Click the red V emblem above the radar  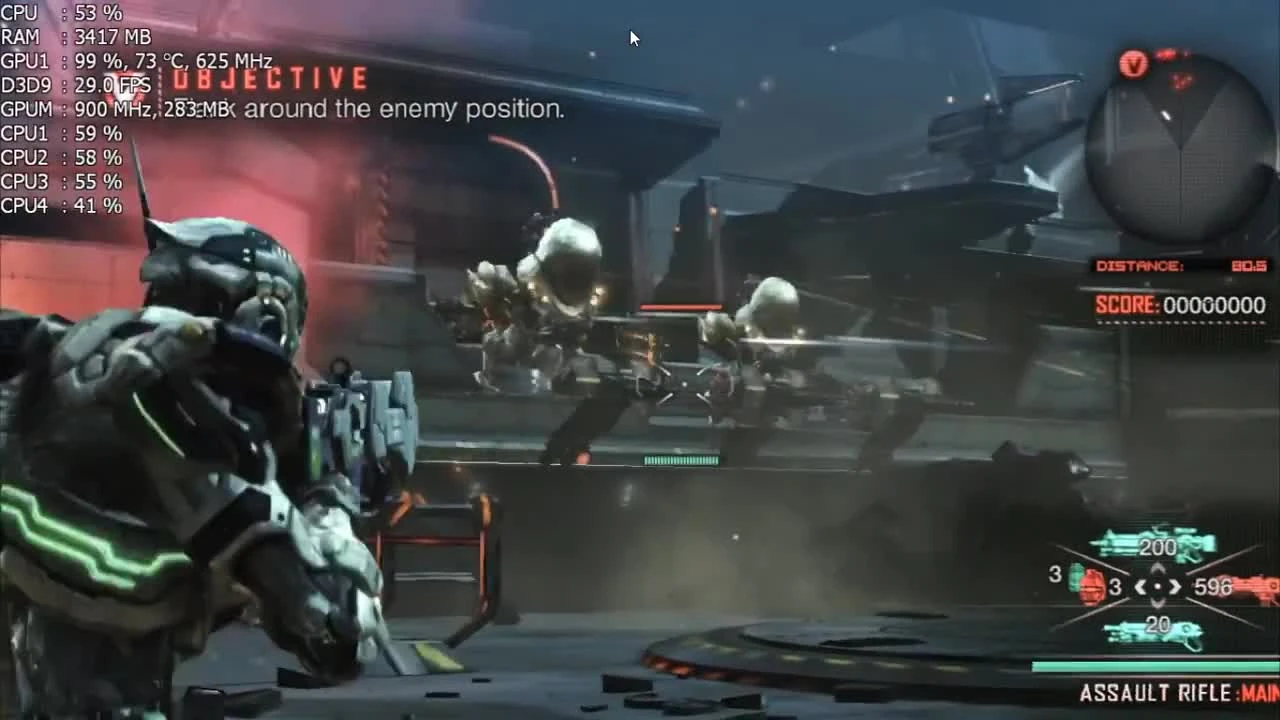click(1134, 65)
